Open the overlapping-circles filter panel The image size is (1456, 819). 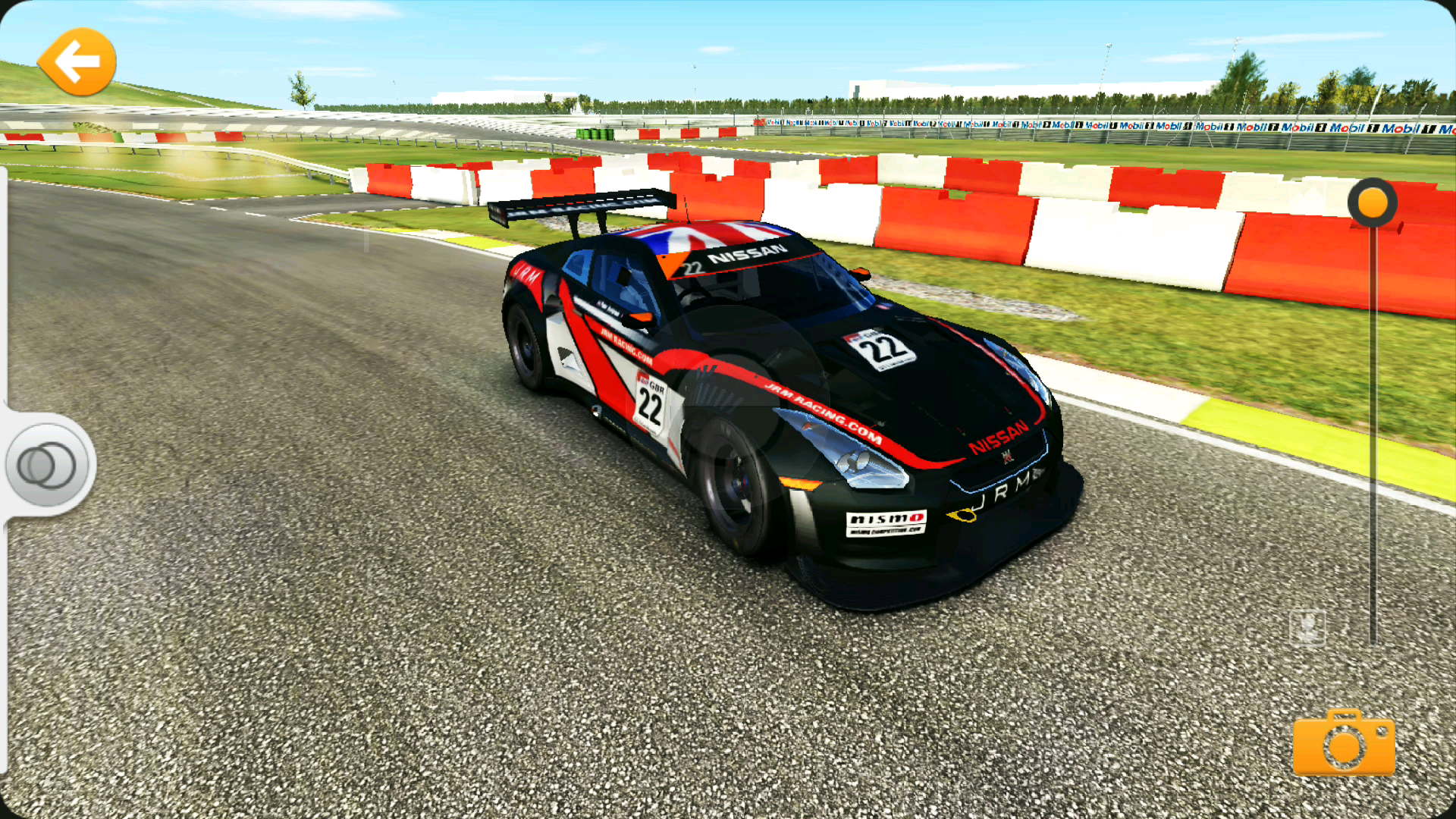pyautogui.click(x=47, y=465)
